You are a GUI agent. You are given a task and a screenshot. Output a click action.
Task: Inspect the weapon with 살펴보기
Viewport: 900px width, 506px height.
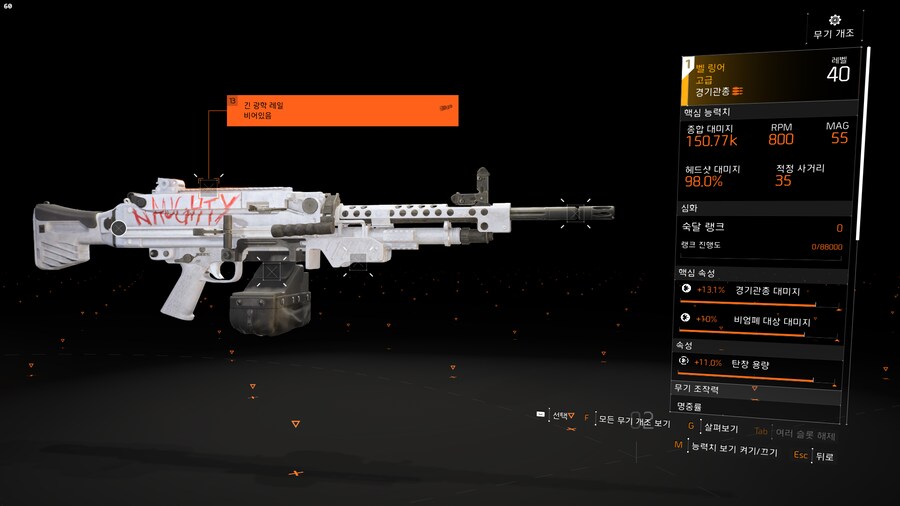coord(718,428)
